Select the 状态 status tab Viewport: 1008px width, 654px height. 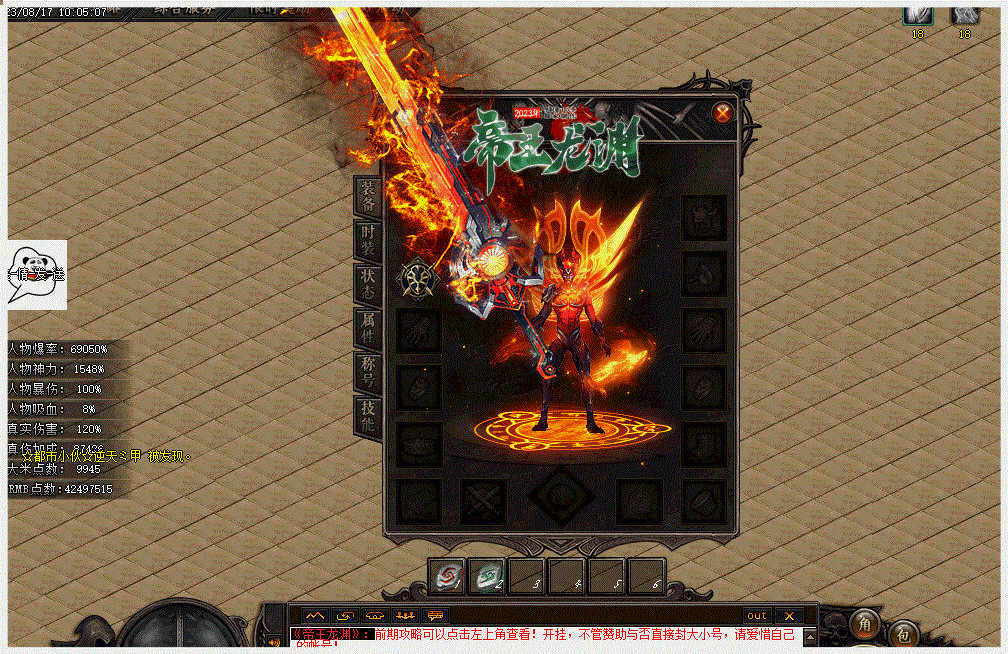(x=368, y=284)
